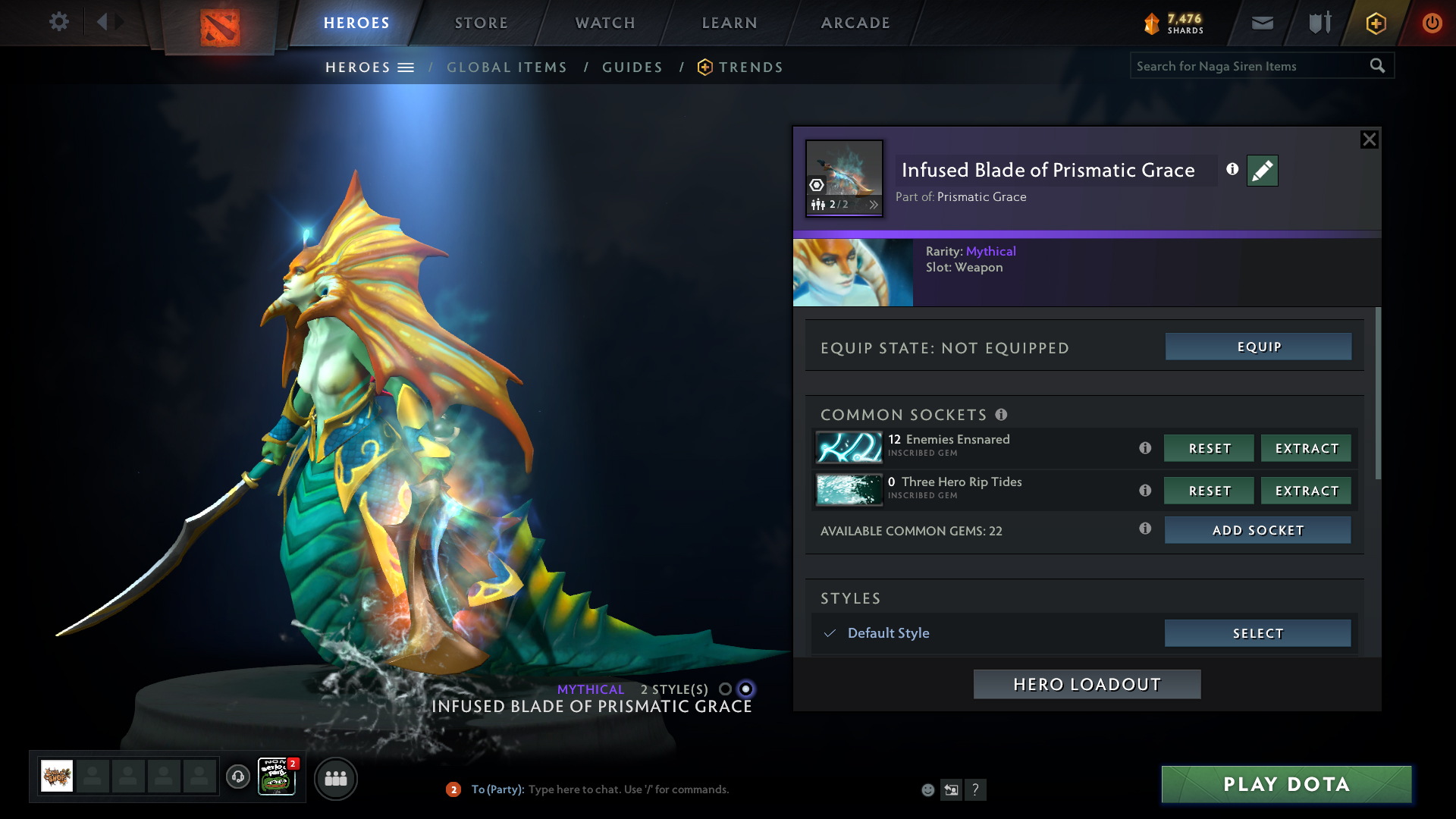The image size is (1456, 819).
Task: Open the Arcade tab
Action: click(x=855, y=23)
